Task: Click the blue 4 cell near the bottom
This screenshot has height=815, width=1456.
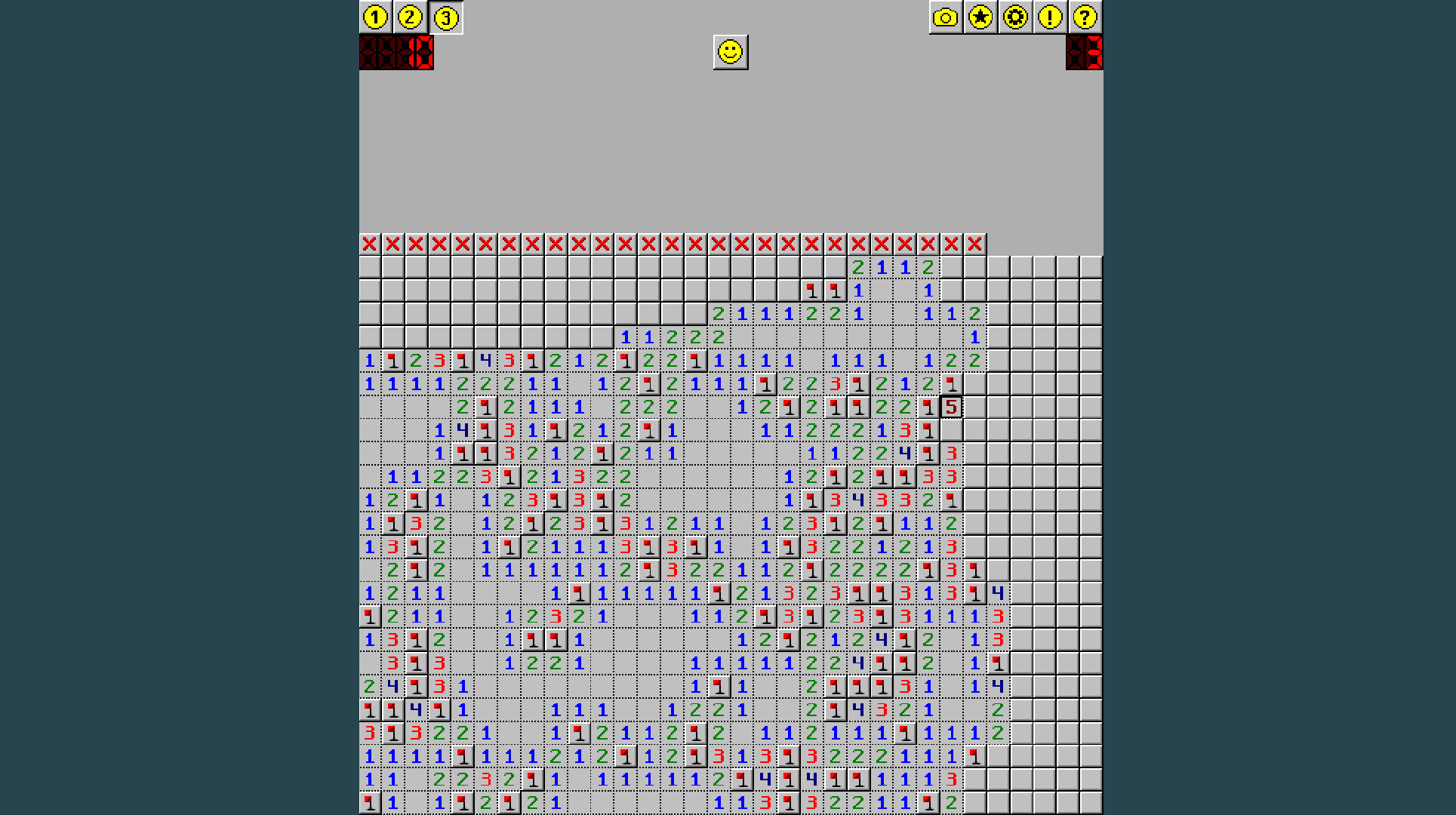Action: coord(416,709)
